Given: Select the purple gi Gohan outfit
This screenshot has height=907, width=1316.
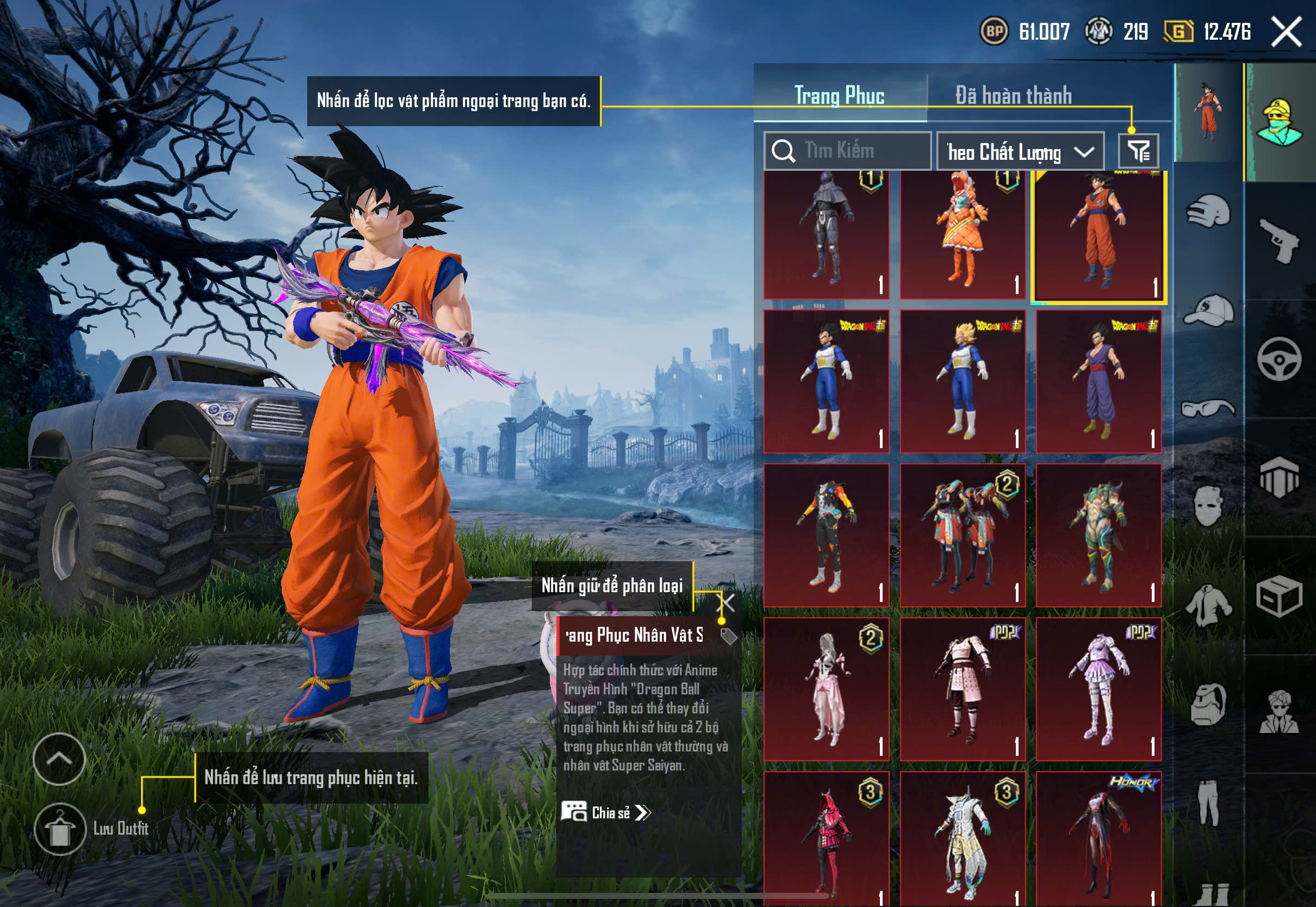Looking at the screenshot, I should click(x=1098, y=381).
